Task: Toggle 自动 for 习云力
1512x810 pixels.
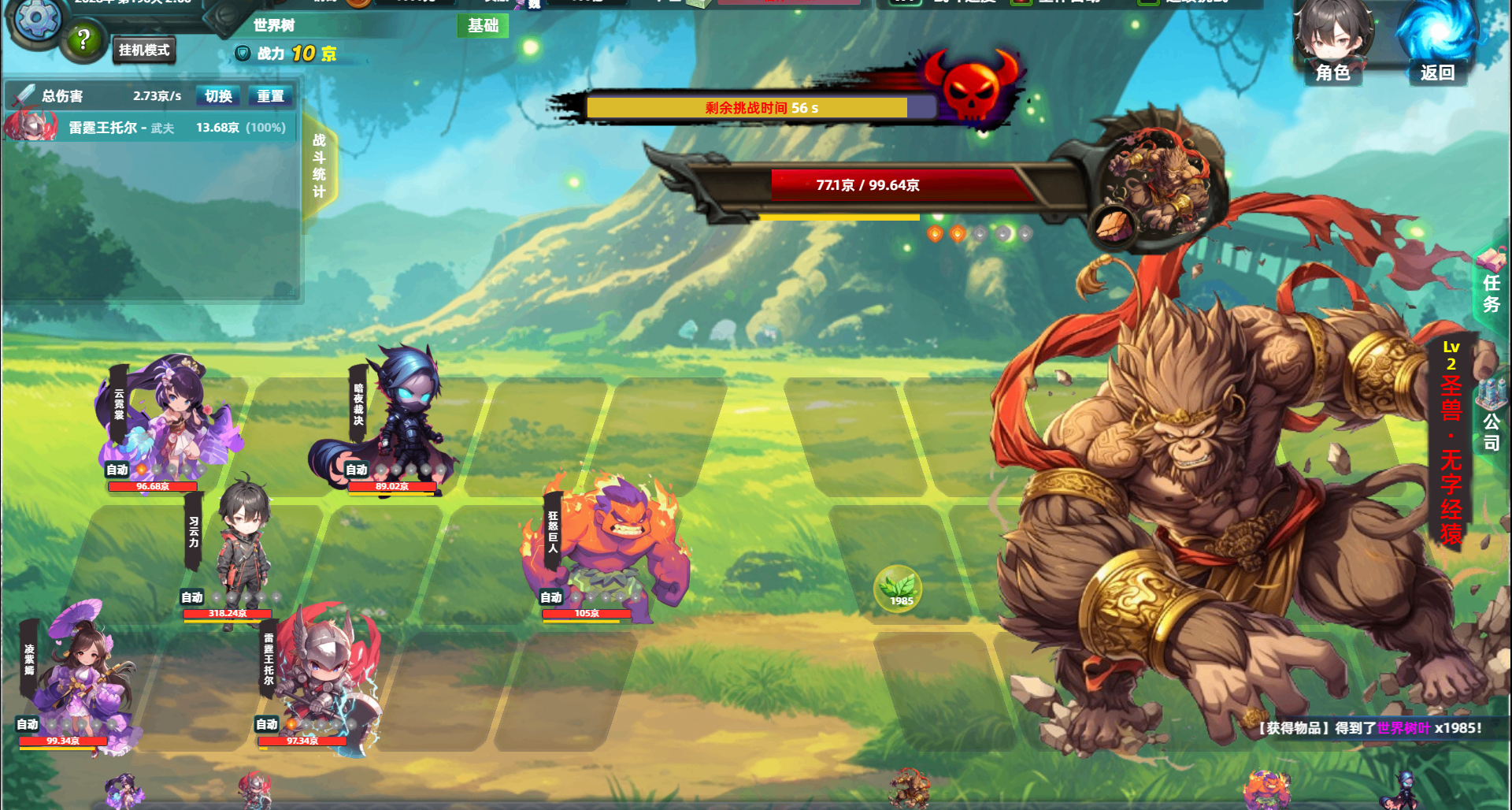Action: pos(192,597)
